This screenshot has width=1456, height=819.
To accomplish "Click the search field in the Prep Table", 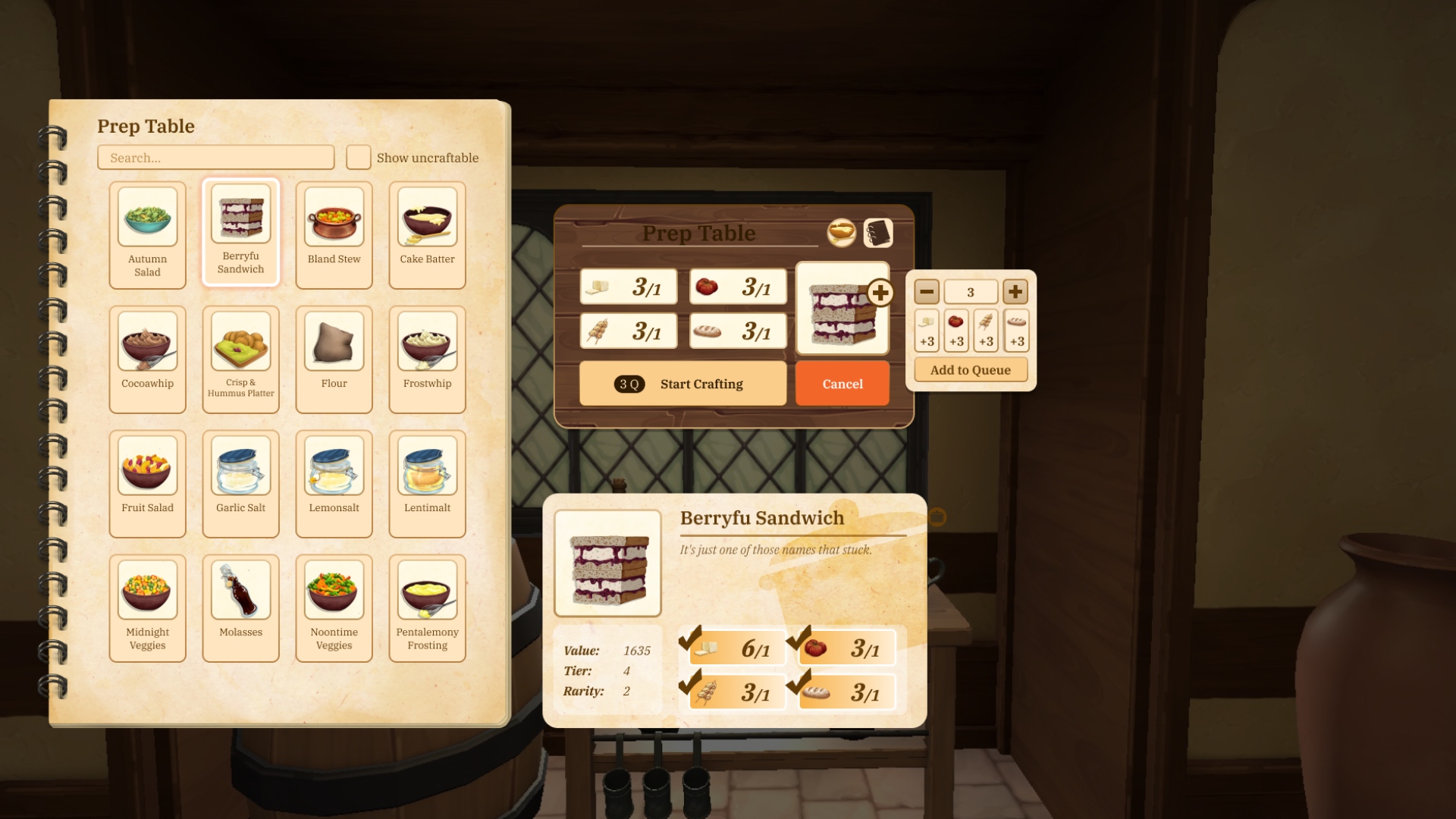I will 215,157.
